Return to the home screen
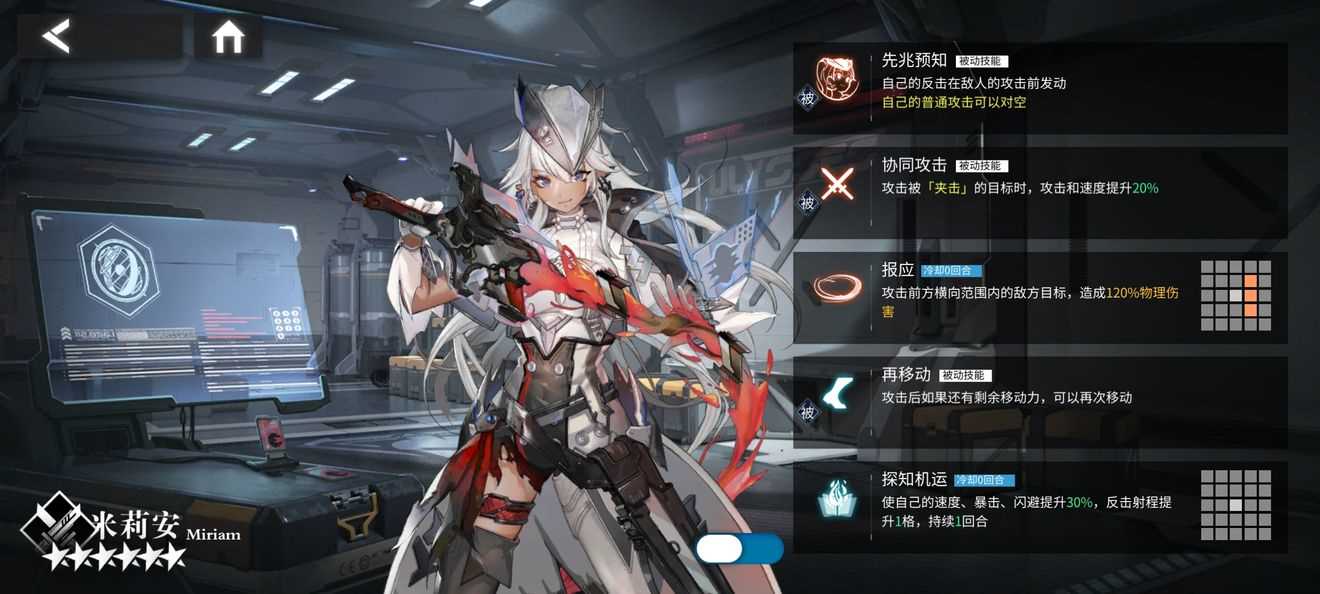This screenshot has width=1320, height=594. coord(228,37)
